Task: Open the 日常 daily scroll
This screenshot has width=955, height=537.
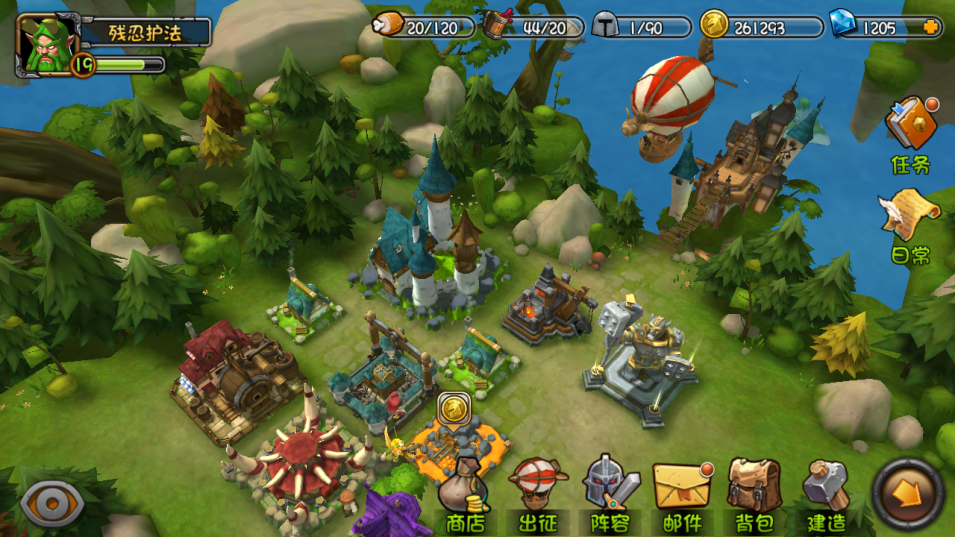Action: point(910,225)
